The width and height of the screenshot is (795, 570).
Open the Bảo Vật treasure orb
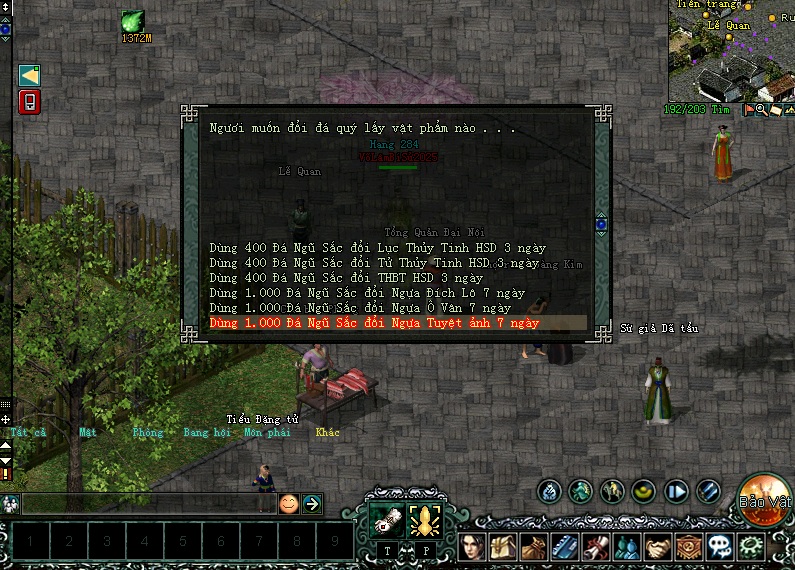coord(765,497)
